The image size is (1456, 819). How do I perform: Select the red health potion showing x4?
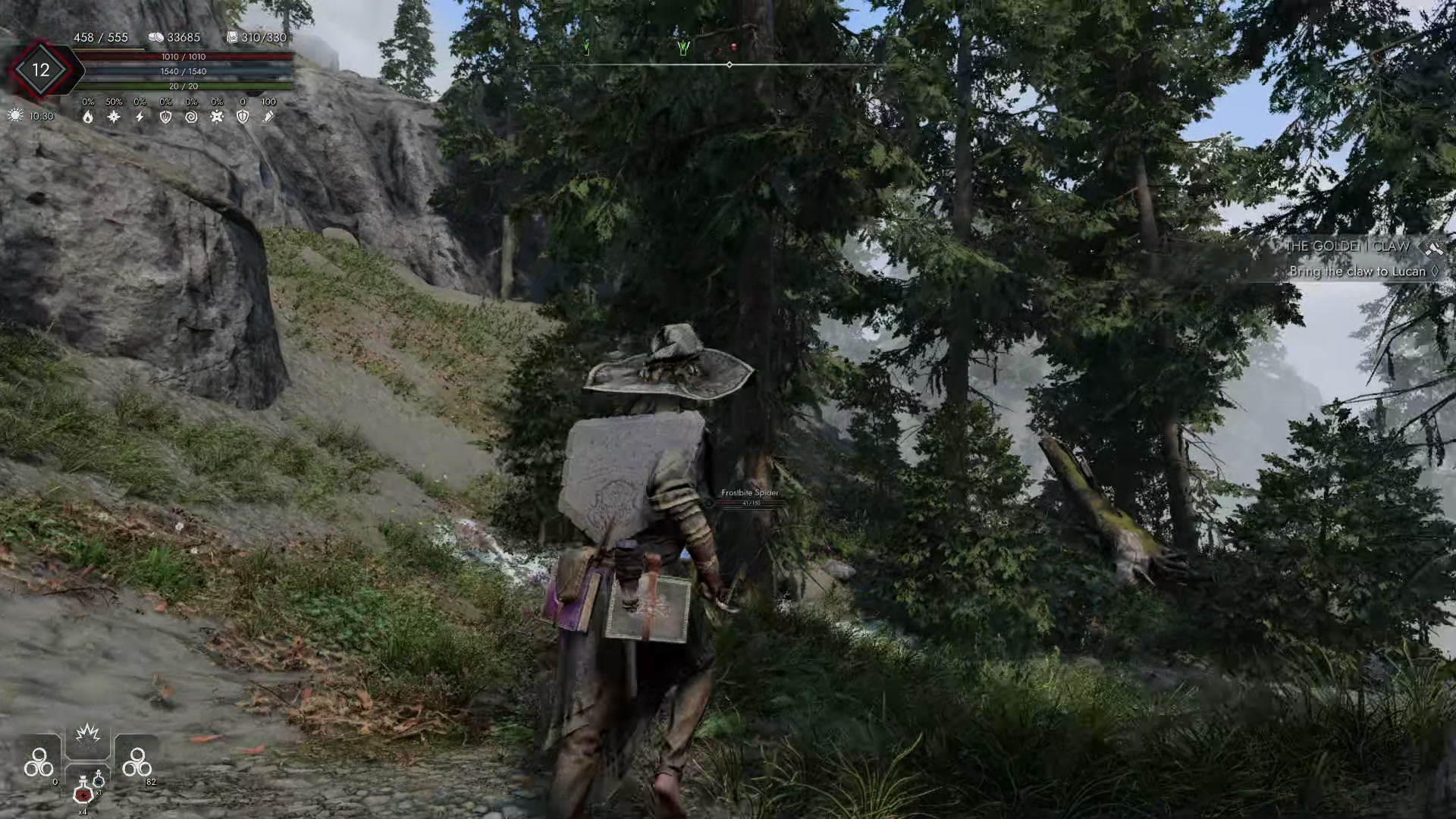(84, 795)
